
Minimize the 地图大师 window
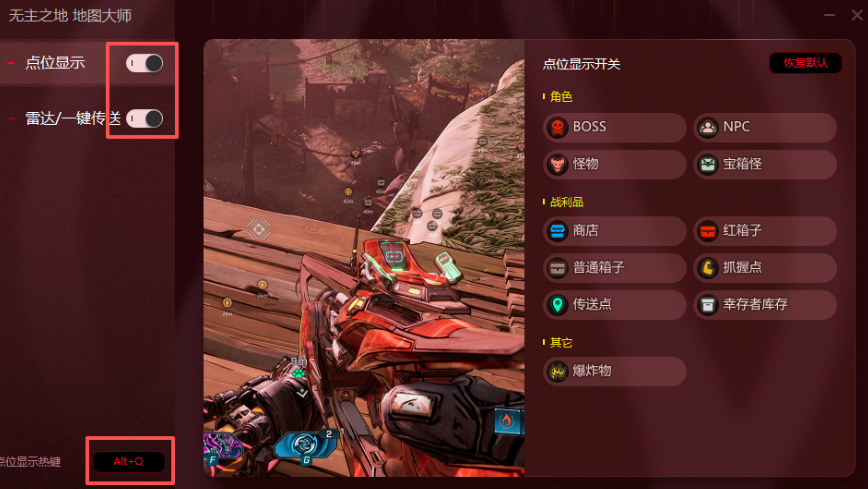click(829, 15)
